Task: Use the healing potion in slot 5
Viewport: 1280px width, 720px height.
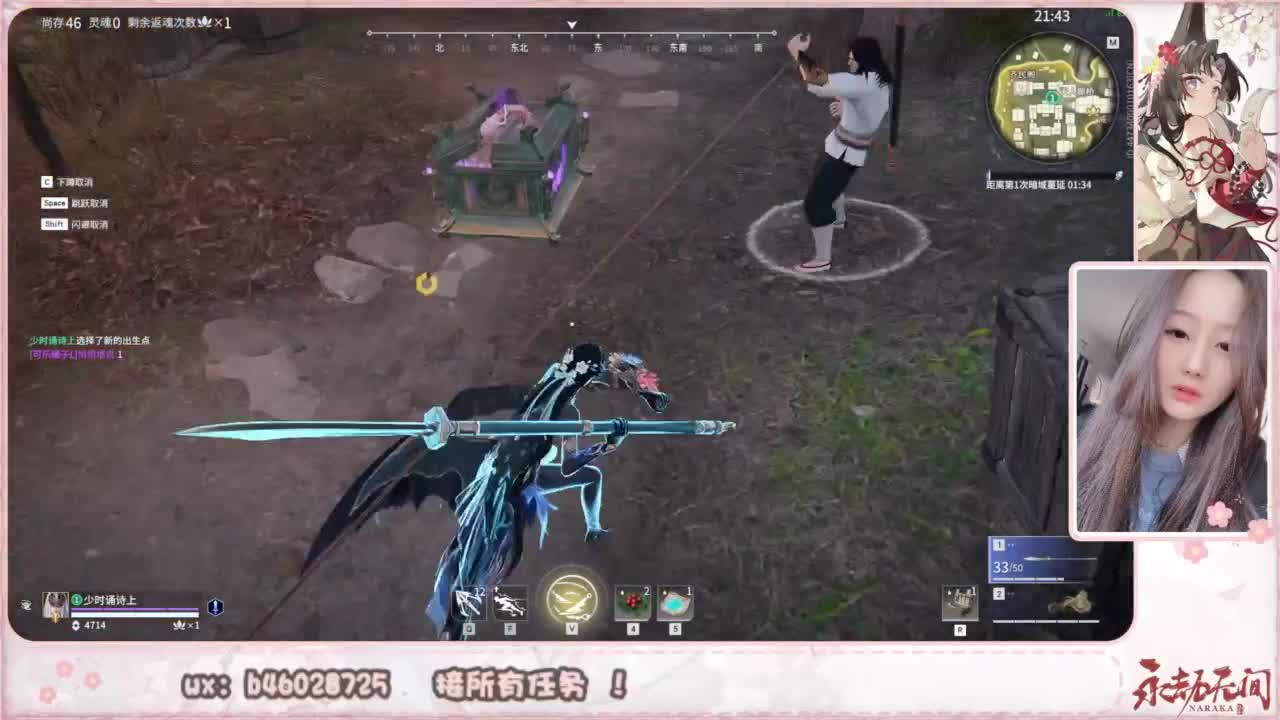Action: click(x=676, y=600)
